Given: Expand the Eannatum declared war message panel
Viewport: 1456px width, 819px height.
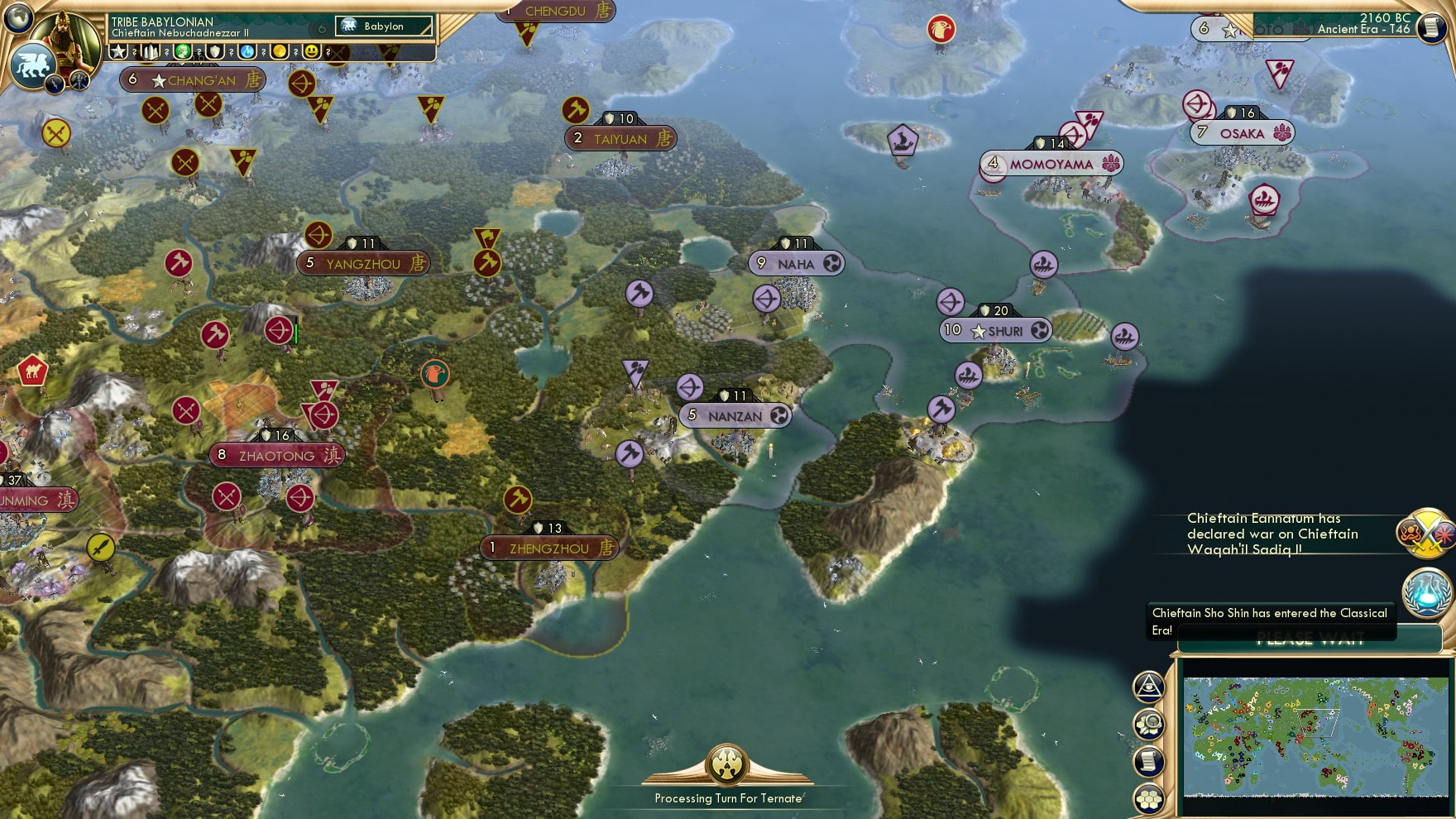Looking at the screenshot, I should (x=1274, y=534).
